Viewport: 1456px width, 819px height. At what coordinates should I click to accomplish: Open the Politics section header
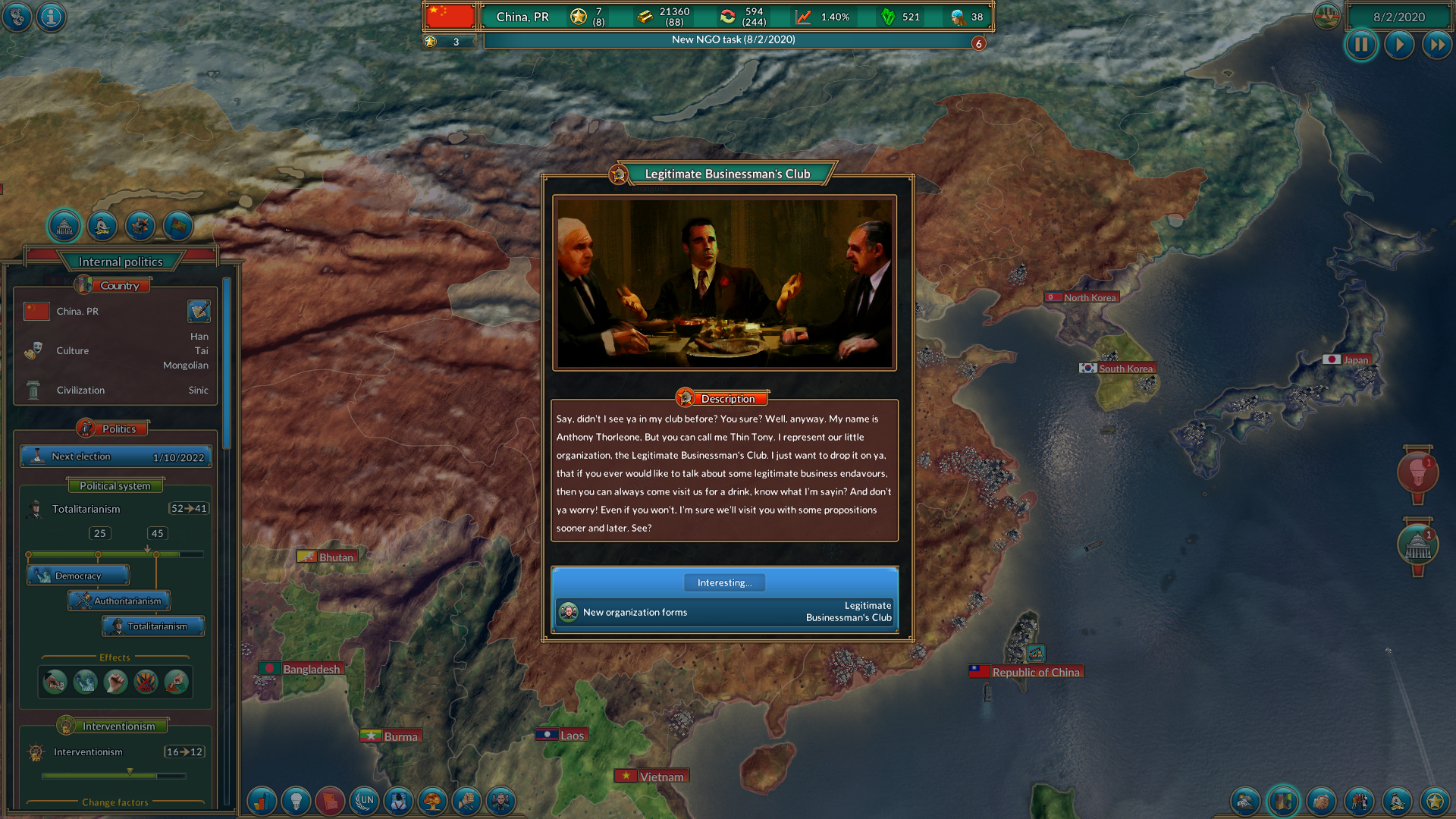pyautogui.click(x=114, y=427)
